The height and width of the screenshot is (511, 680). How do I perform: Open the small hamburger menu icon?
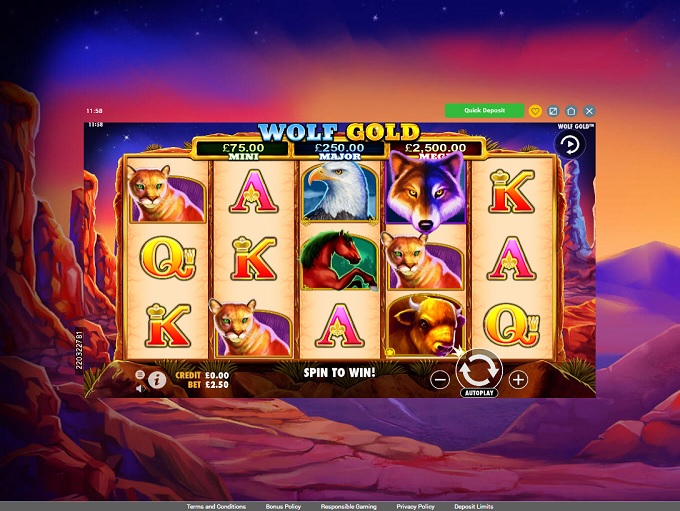pos(140,374)
